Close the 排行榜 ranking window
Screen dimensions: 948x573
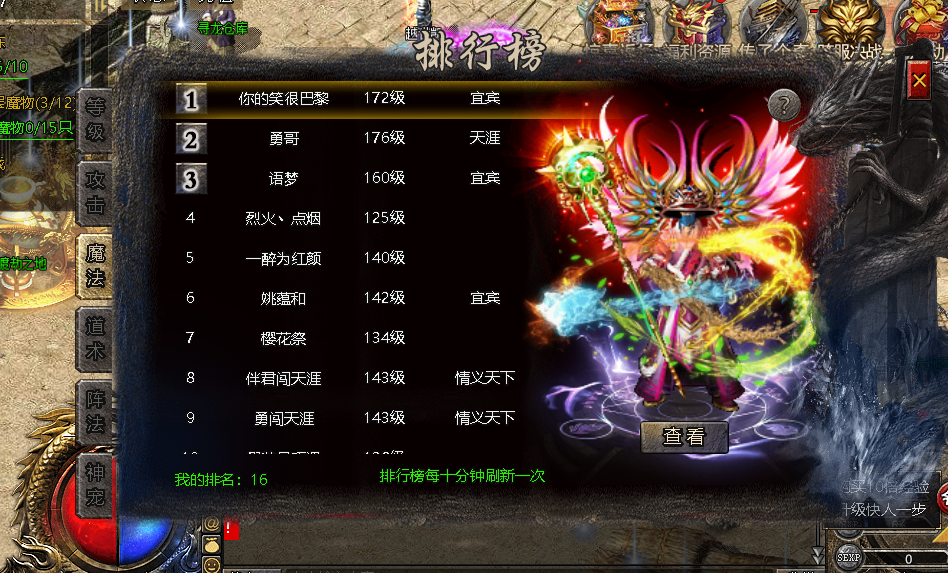[918, 80]
